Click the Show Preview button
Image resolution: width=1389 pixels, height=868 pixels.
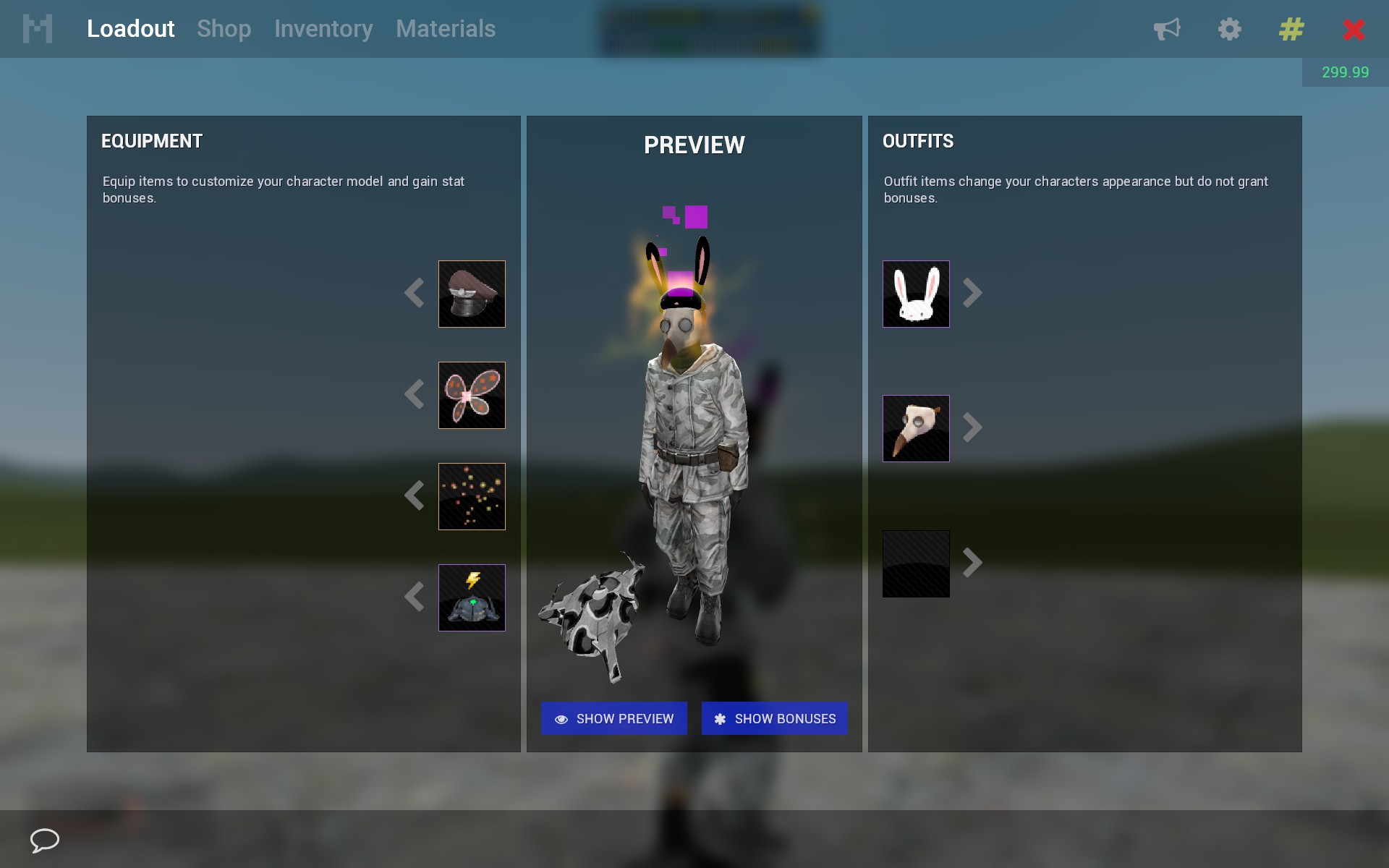coord(613,718)
